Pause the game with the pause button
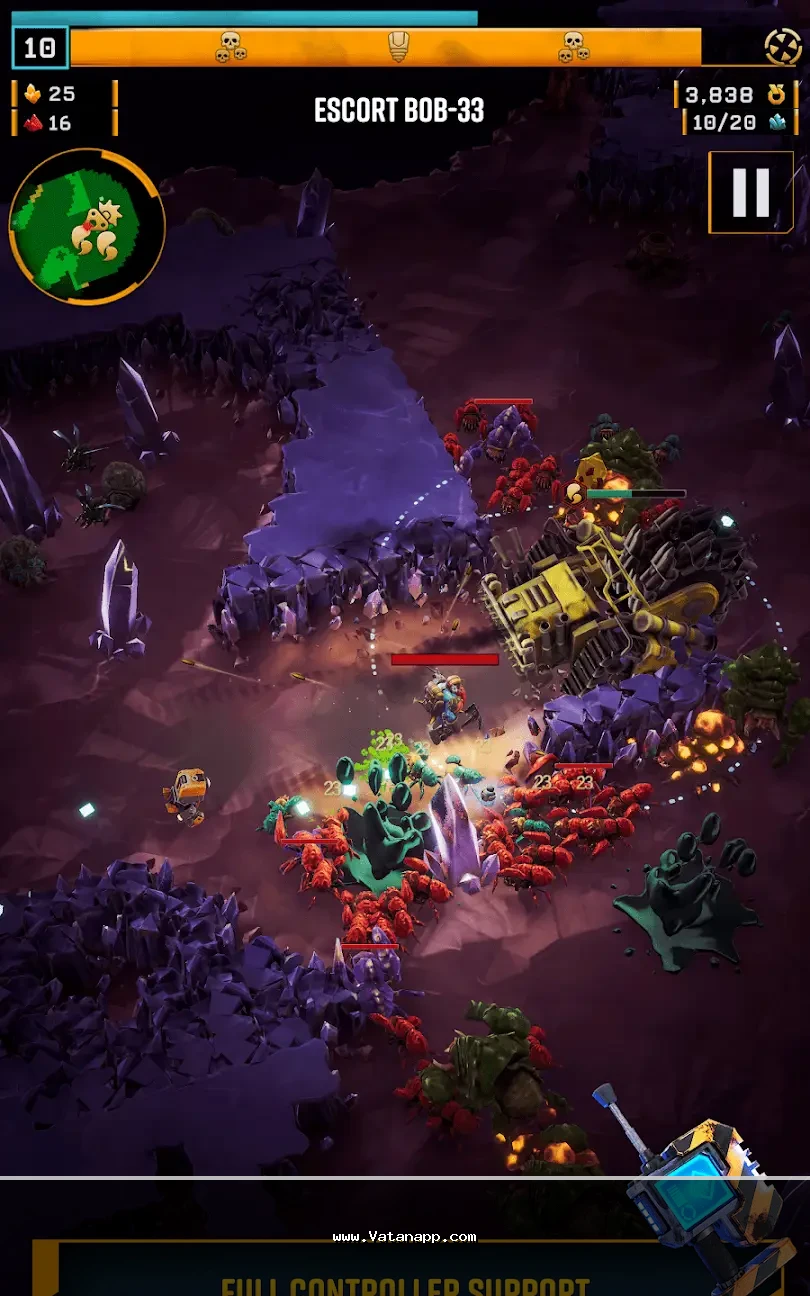 coord(751,192)
